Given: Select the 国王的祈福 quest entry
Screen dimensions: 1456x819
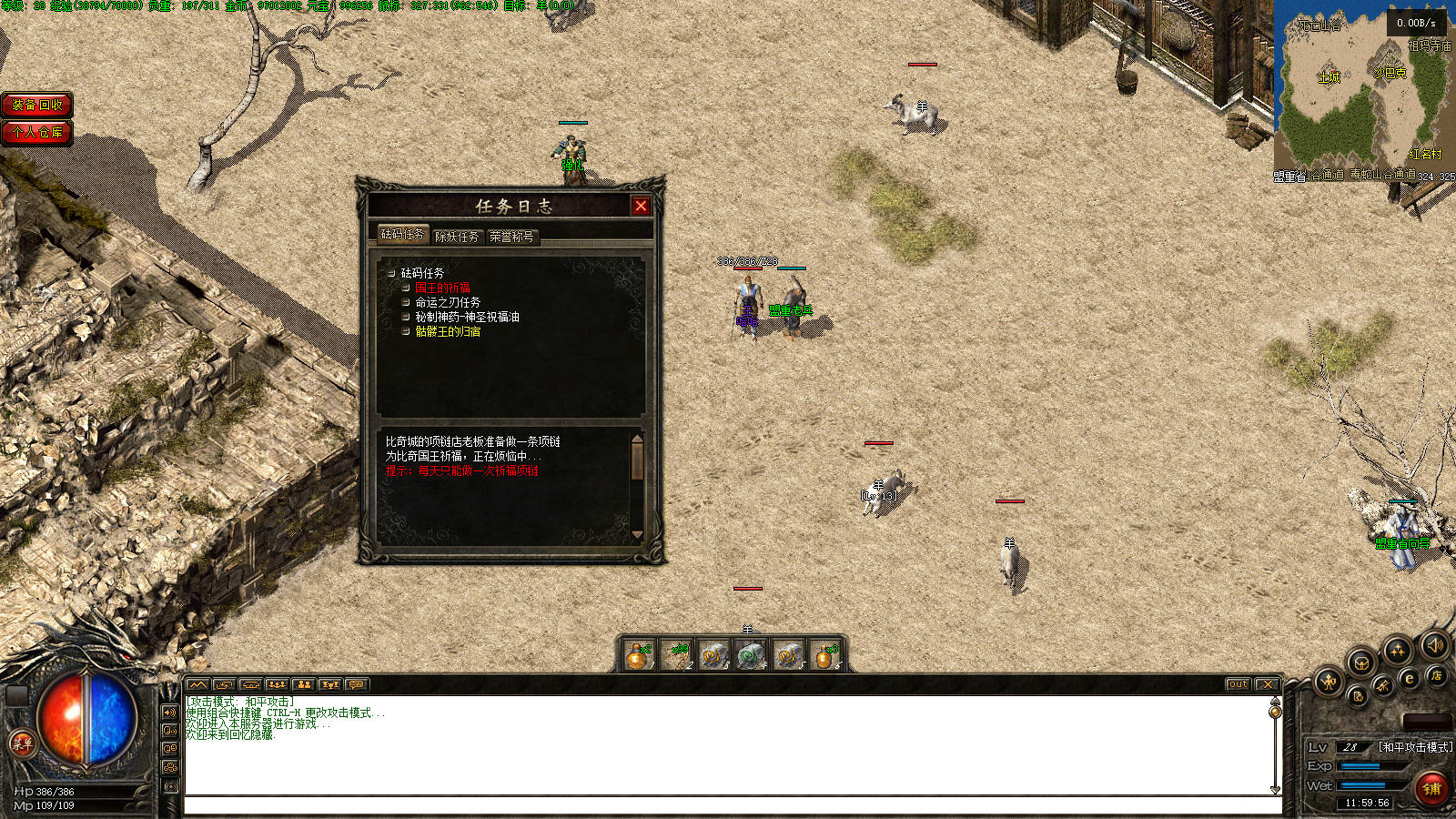Looking at the screenshot, I should [x=442, y=288].
